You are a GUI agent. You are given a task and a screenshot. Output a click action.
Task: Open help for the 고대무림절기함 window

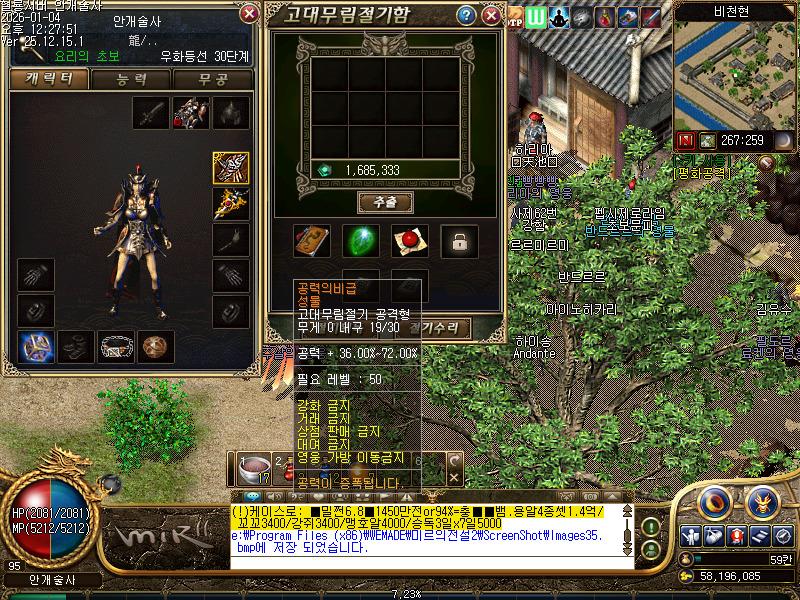point(466,16)
